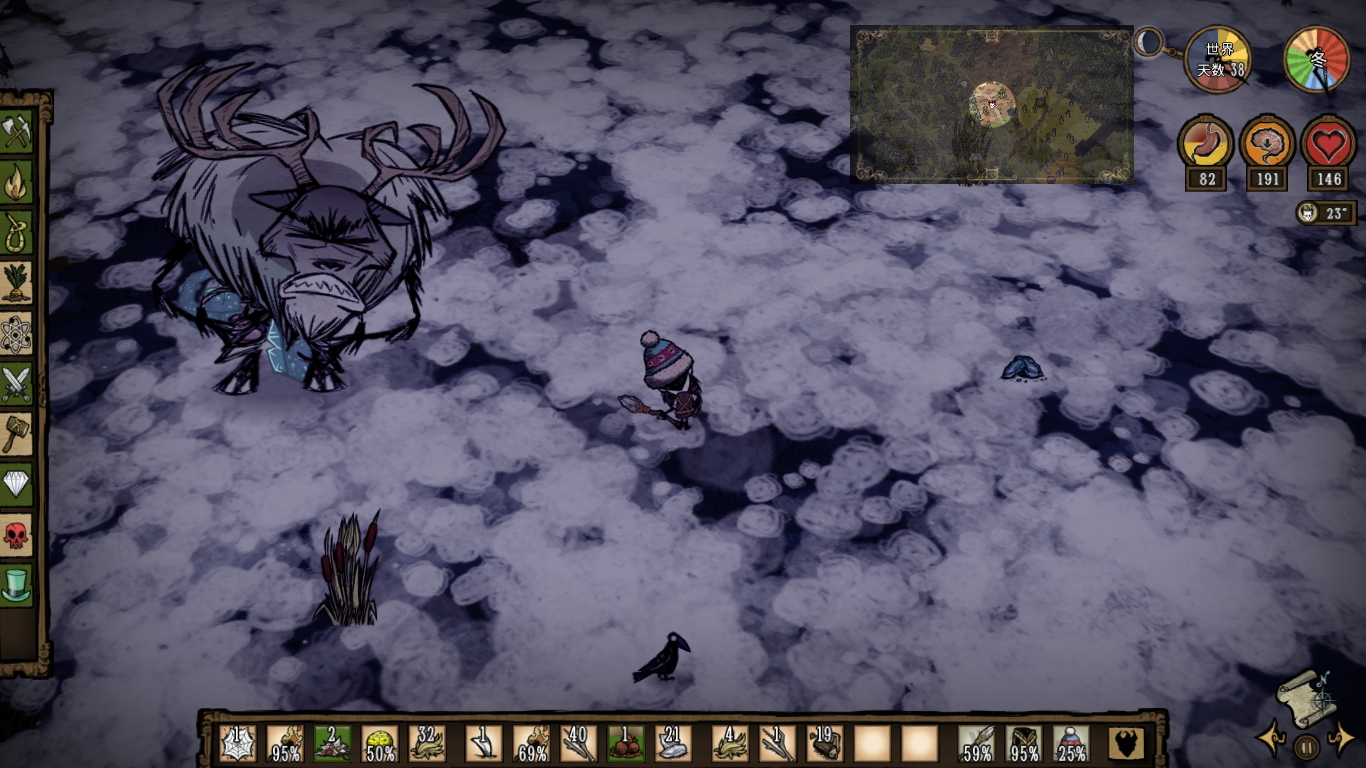Viewport: 1366px width, 768px height.
Task: Switch to the Food farming crafting tab
Action: pyautogui.click(x=17, y=283)
